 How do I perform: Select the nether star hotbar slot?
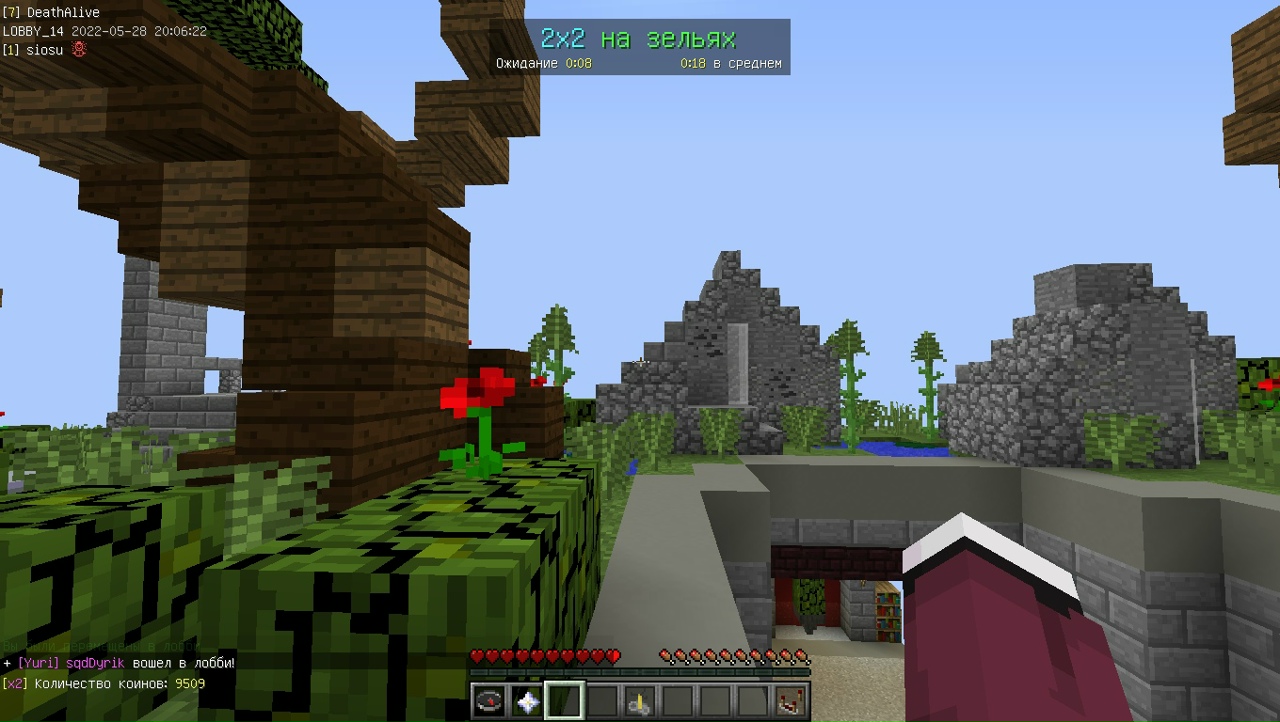click(527, 702)
